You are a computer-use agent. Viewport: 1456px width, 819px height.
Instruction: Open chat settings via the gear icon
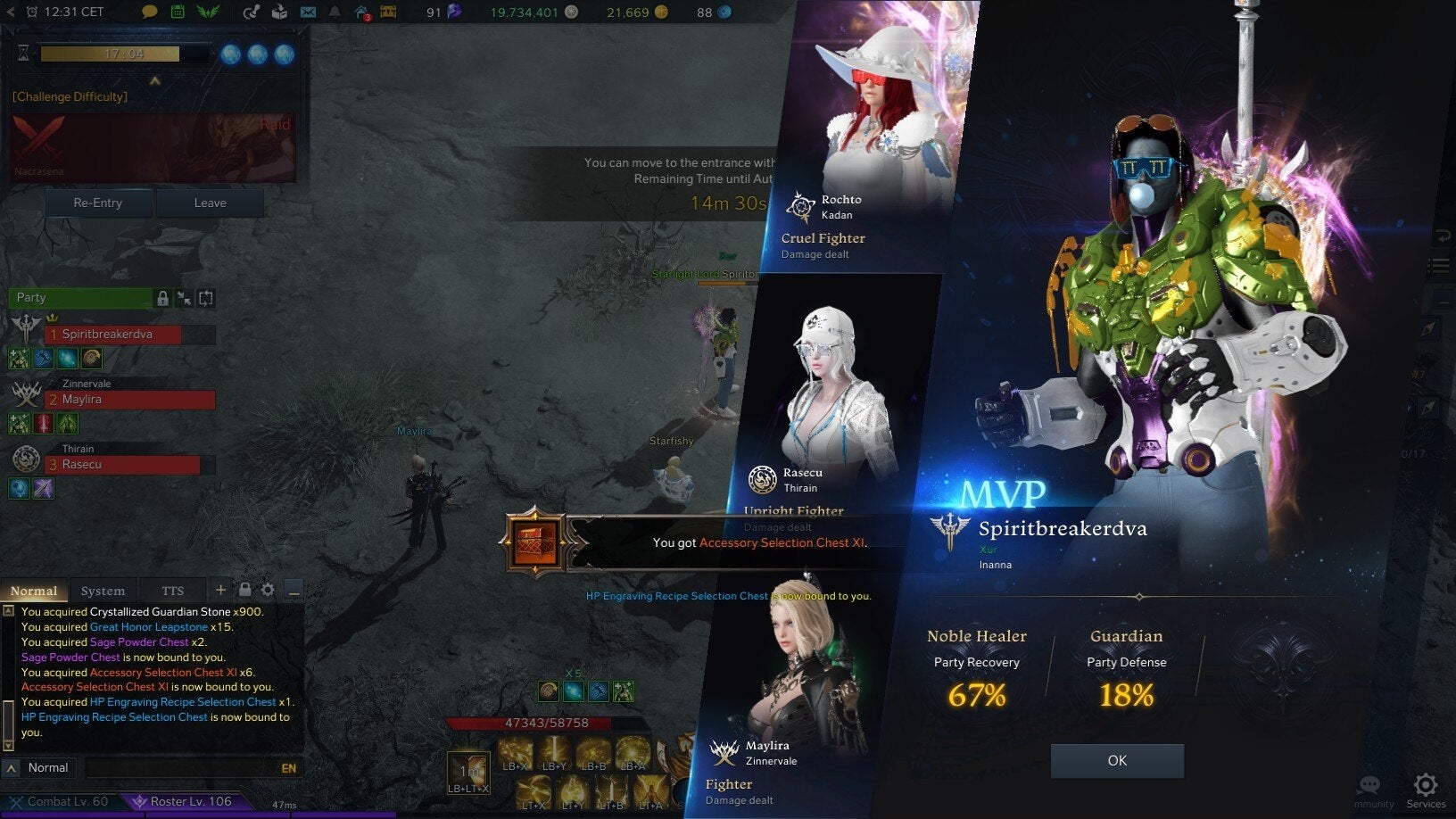point(268,590)
